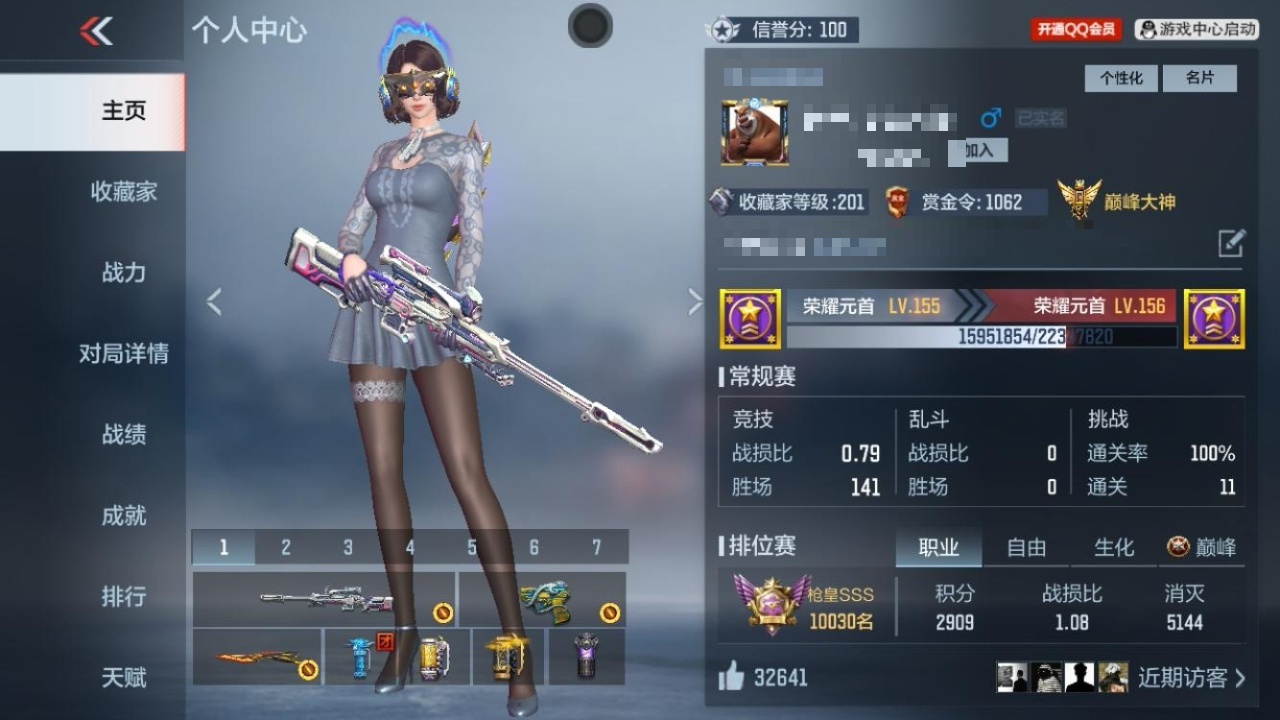Screen dimensions: 1280x720
Task: Select loadout tab number 2
Action: (286, 547)
